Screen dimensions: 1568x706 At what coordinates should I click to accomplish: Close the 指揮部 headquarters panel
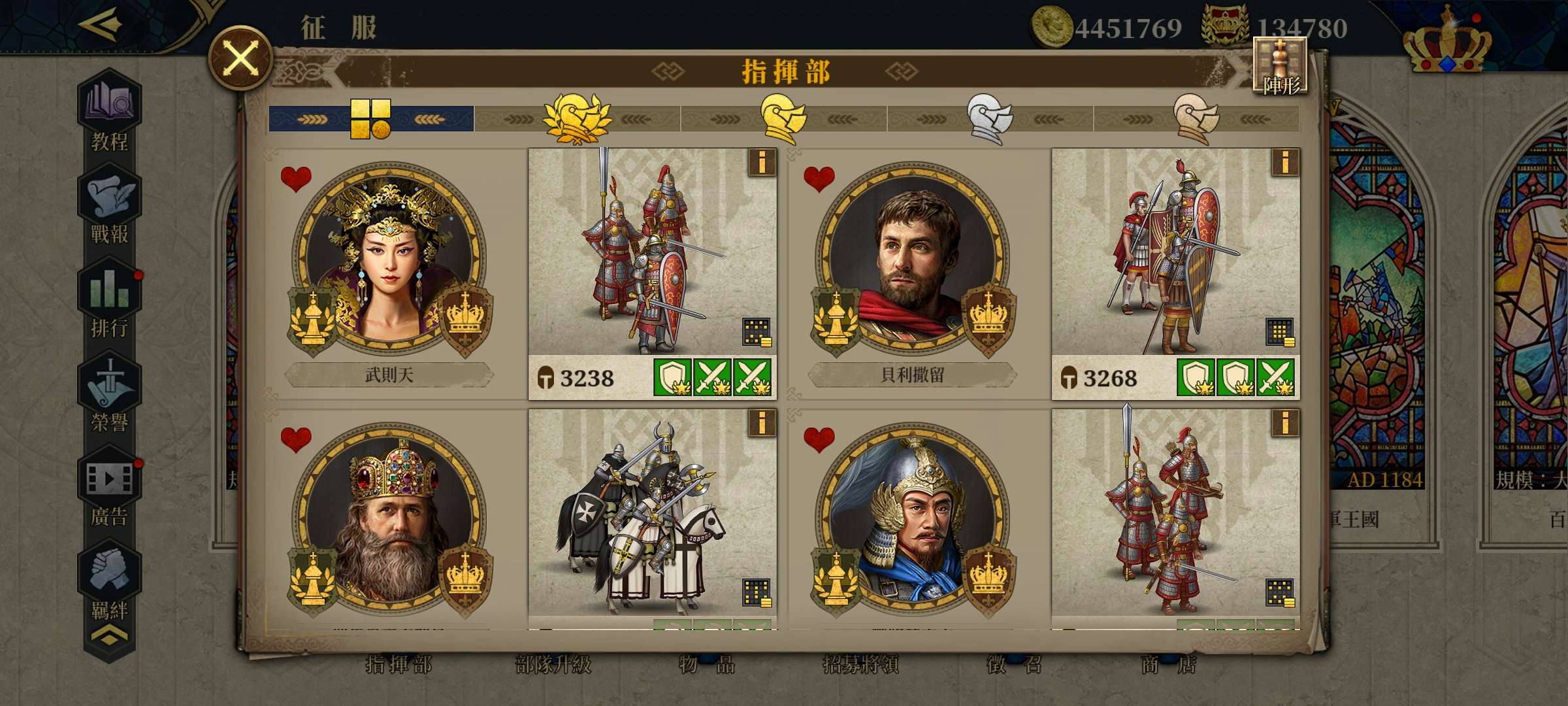pos(240,59)
